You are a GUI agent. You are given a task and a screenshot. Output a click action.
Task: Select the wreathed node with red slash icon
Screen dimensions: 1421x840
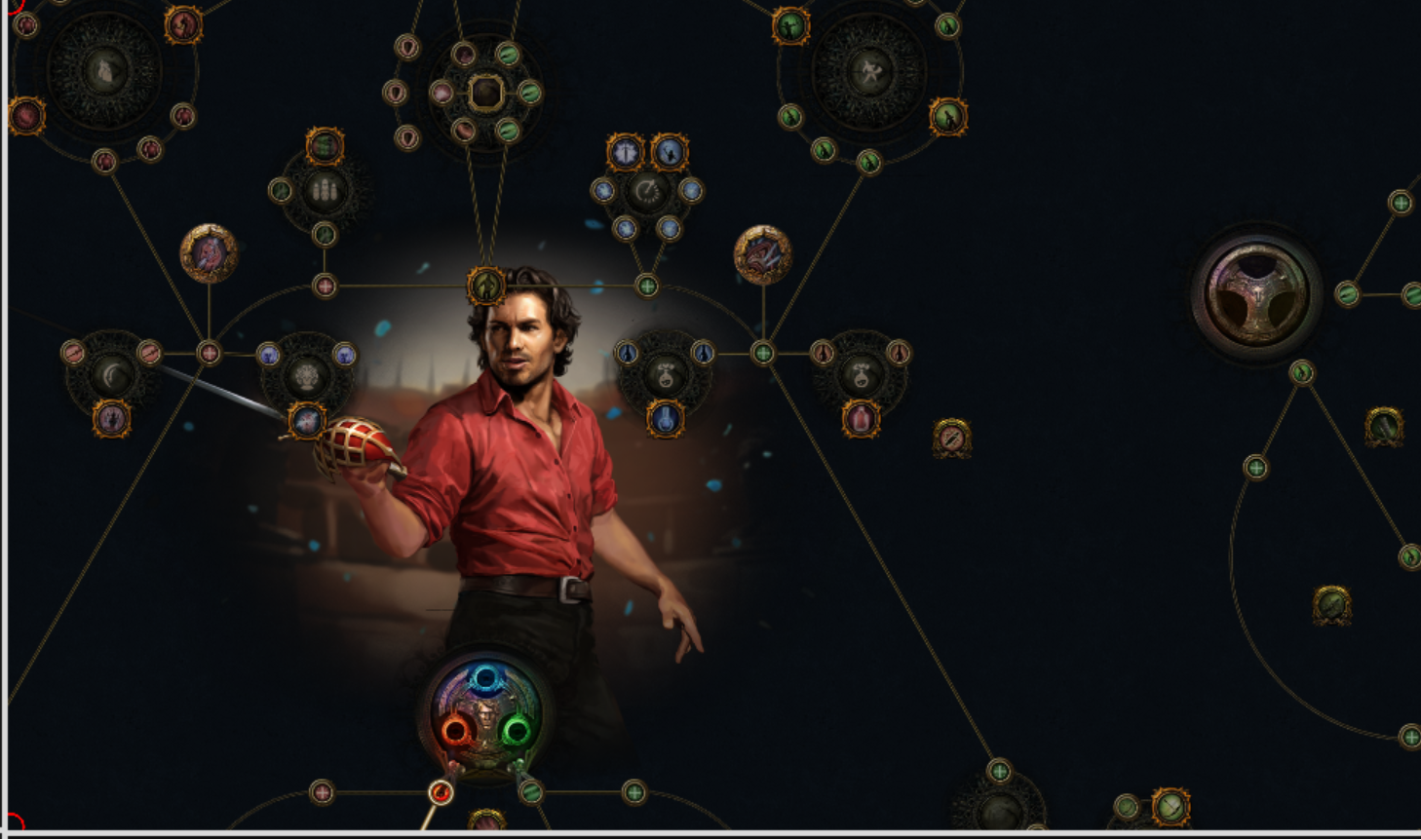[951, 439]
